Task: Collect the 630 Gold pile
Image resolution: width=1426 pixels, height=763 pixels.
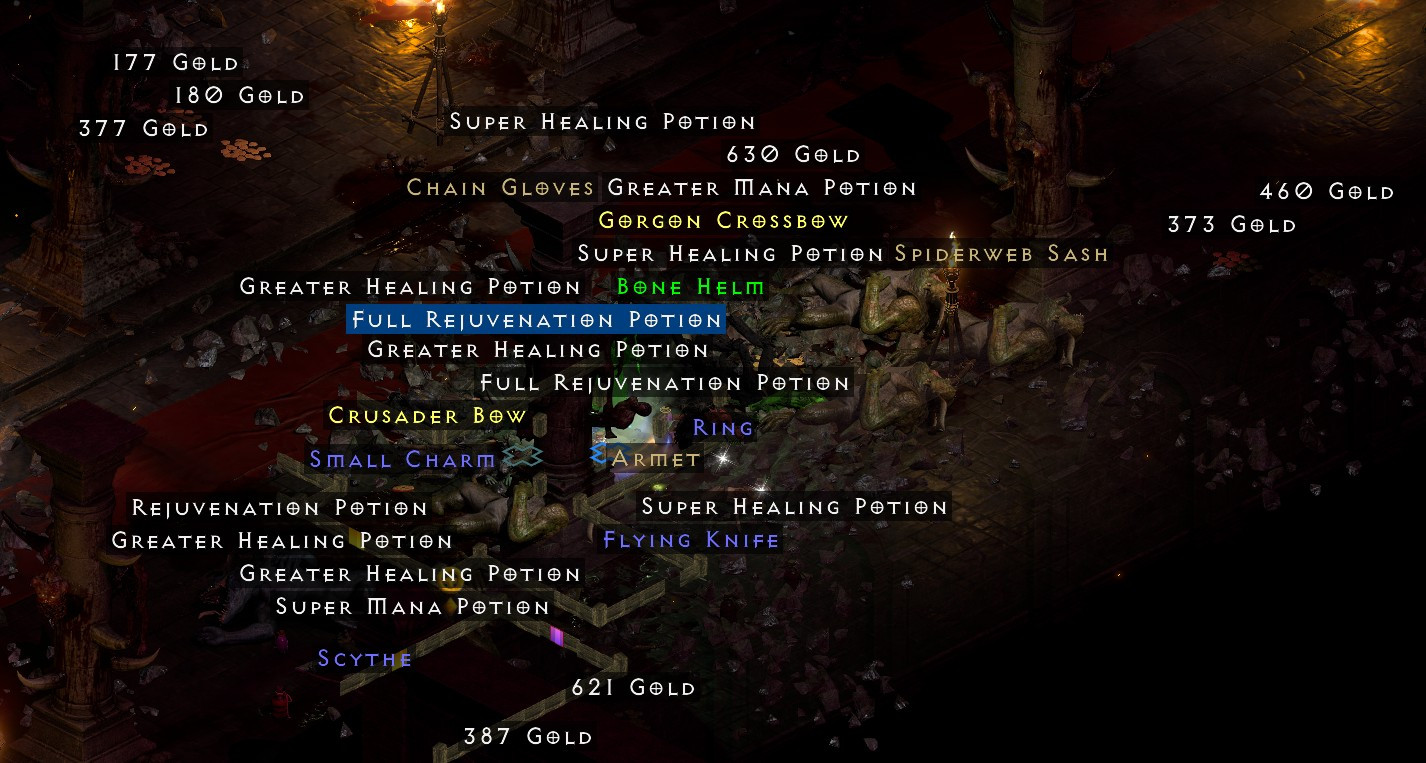Action: pos(791,154)
